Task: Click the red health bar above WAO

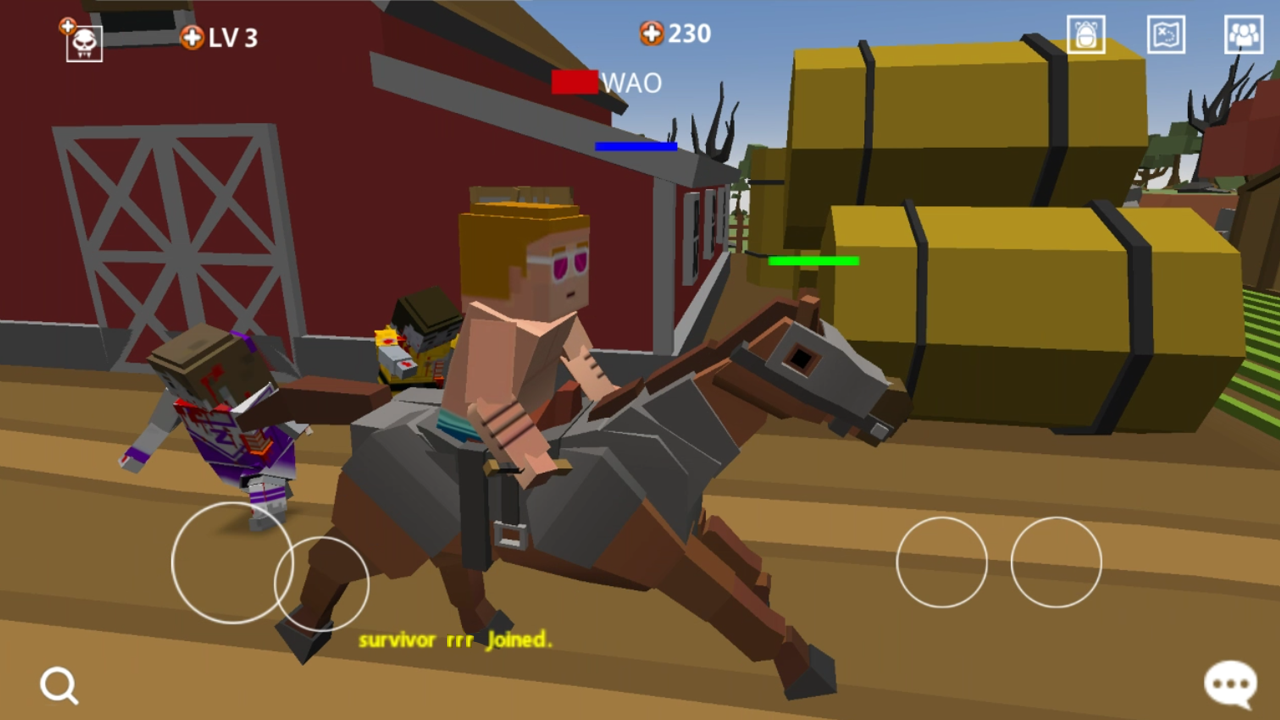Action: [x=574, y=82]
